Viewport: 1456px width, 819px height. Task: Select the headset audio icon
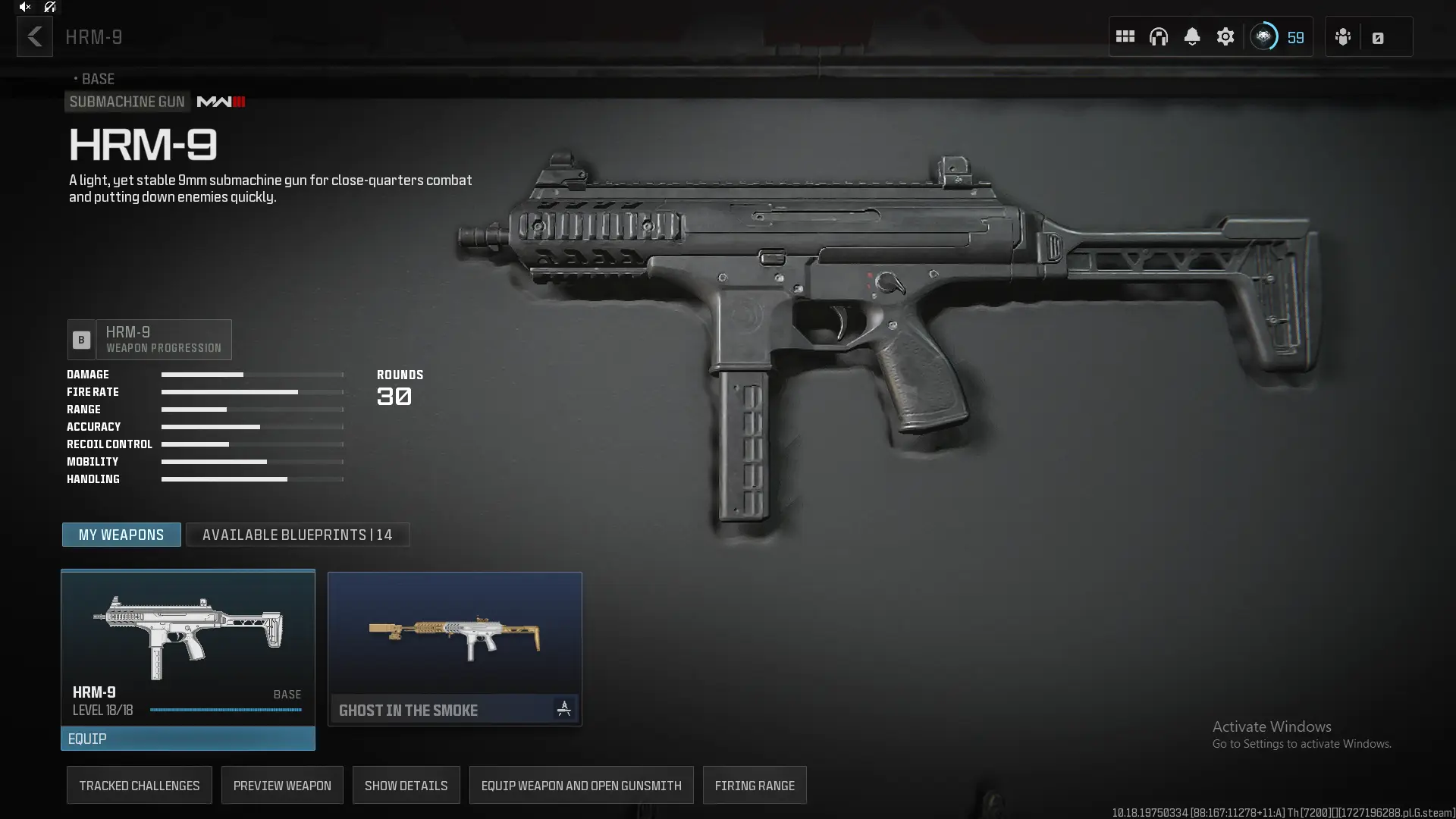1159,36
